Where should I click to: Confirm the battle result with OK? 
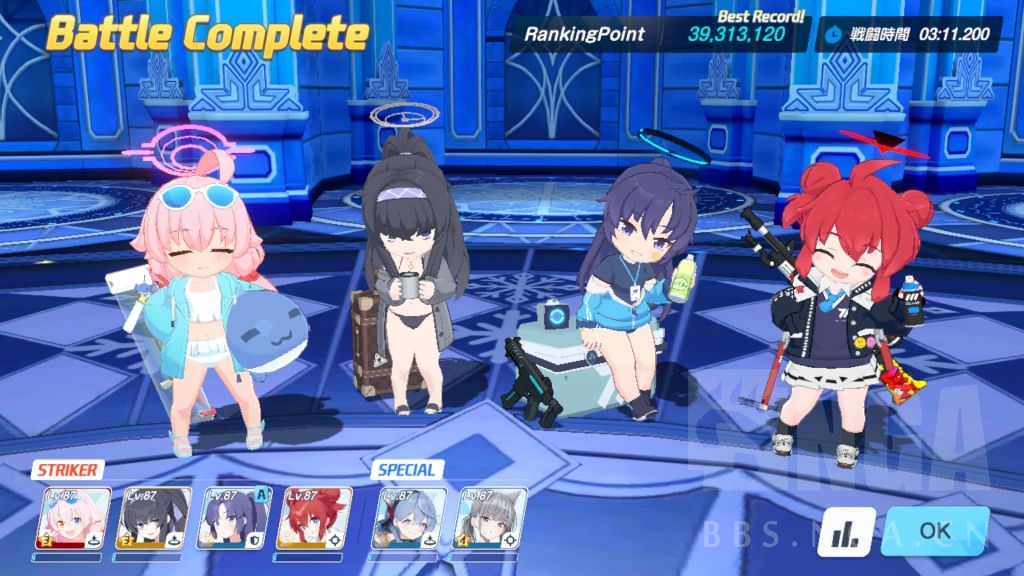point(934,531)
